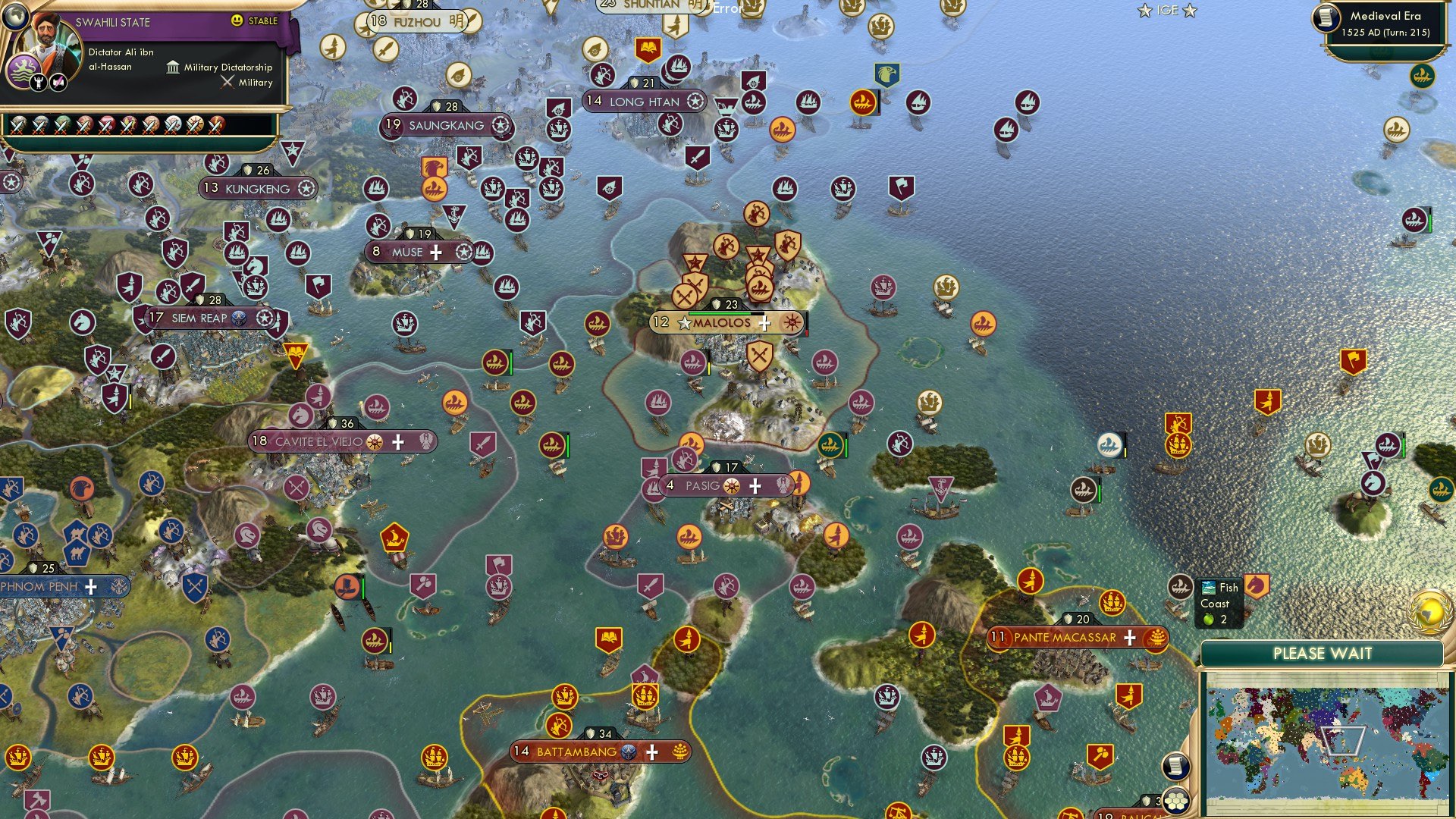Click the viewport rectangle on the minimap
Viewport: 1456px width, 819px height.
click(1344, 739)
